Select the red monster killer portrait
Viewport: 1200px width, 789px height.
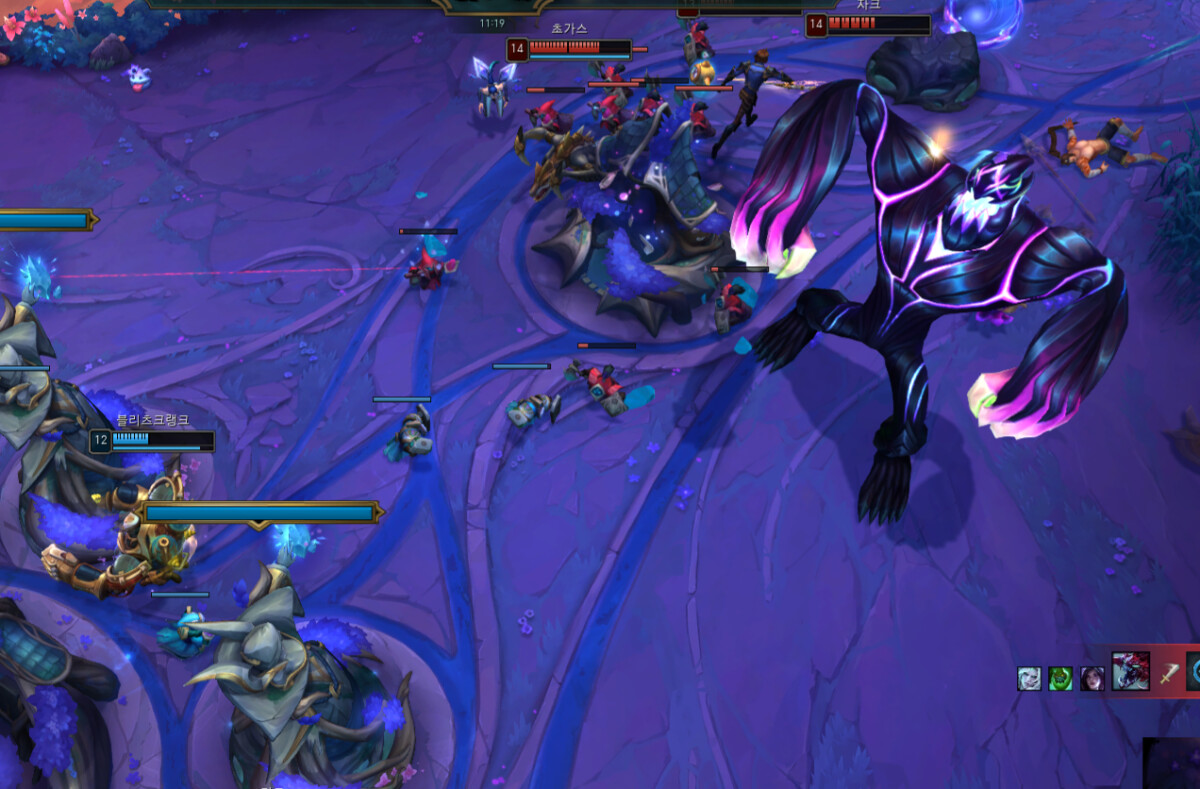click(1130, 671)
